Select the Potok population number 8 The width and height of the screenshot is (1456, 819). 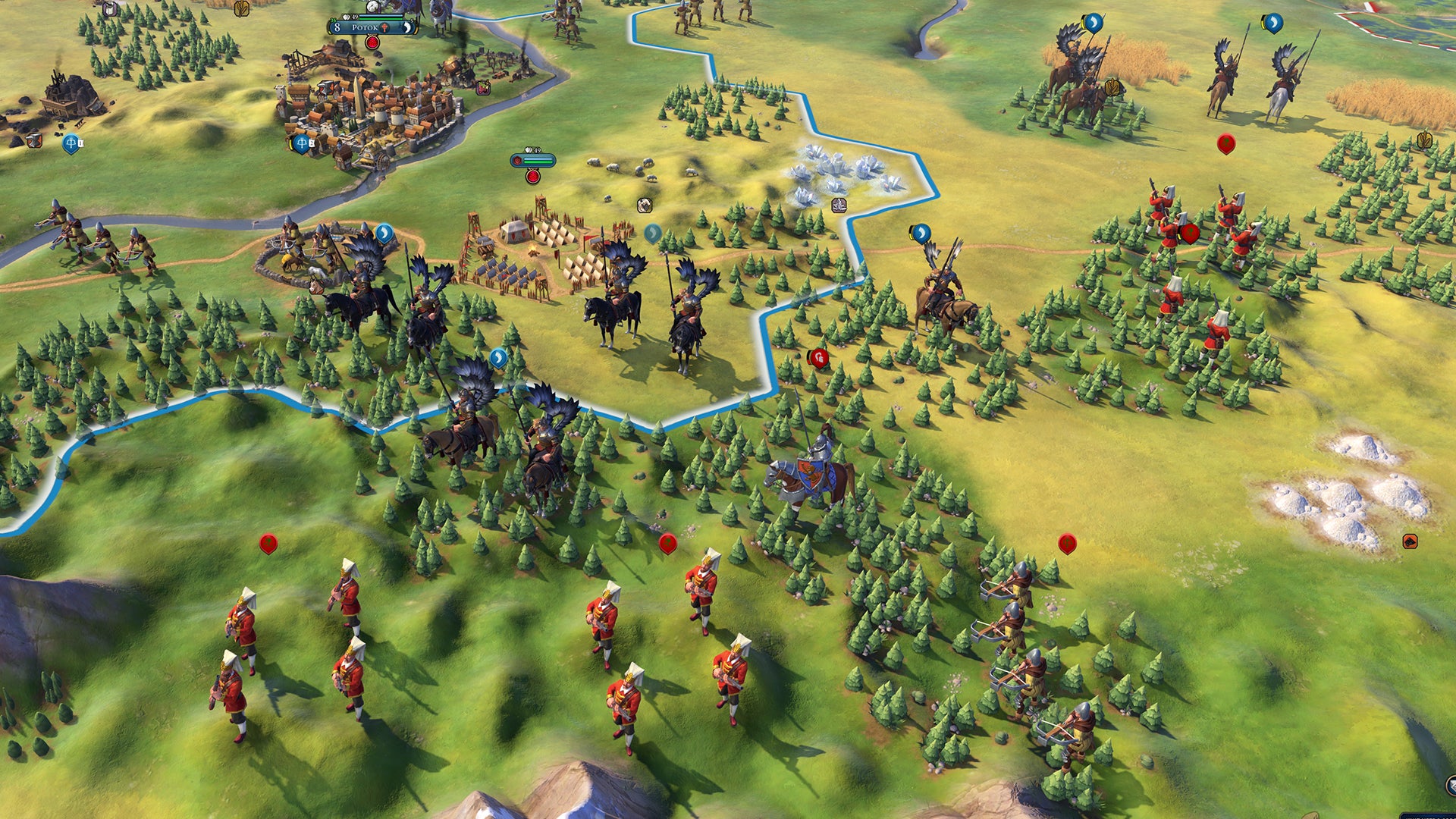pyautogui.click(x=337, y=28)
